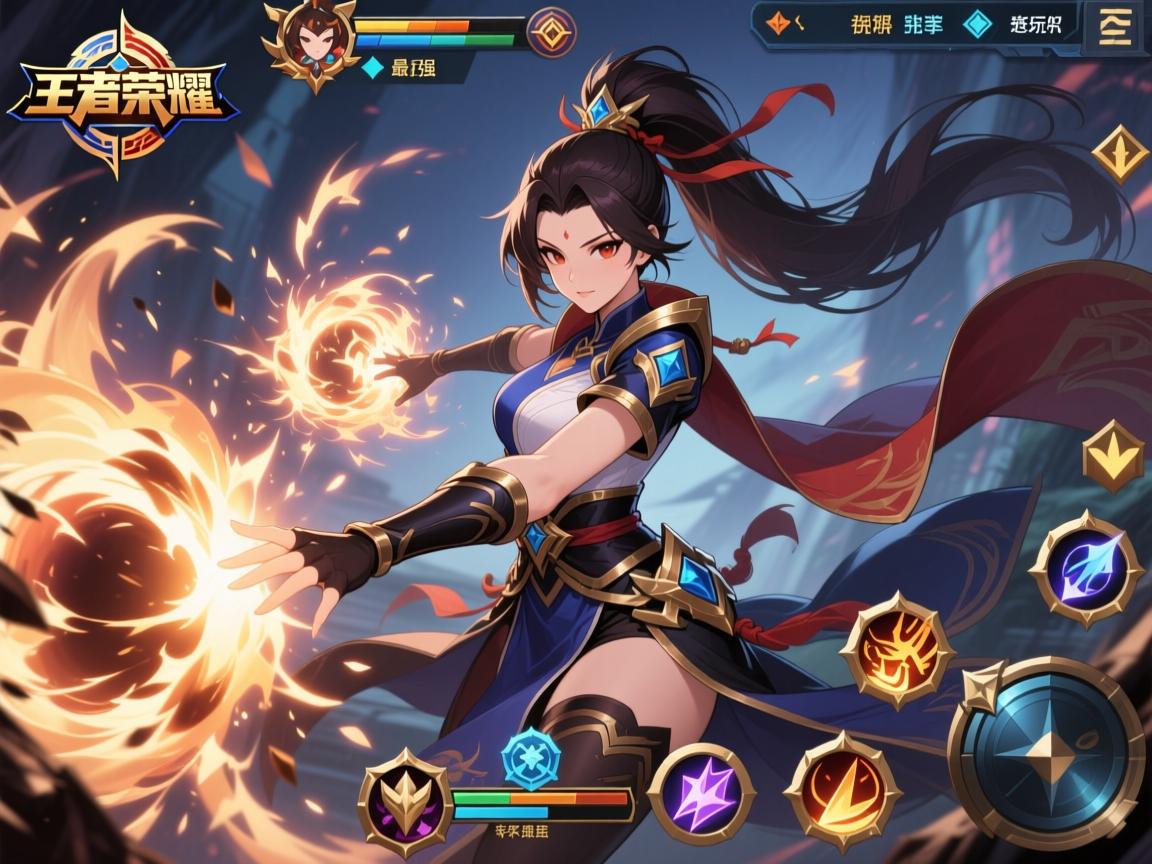Tap the gold chevron shield button
Image resolution: width=1152 pixels, height=864 pixels.
point(1114,456)
